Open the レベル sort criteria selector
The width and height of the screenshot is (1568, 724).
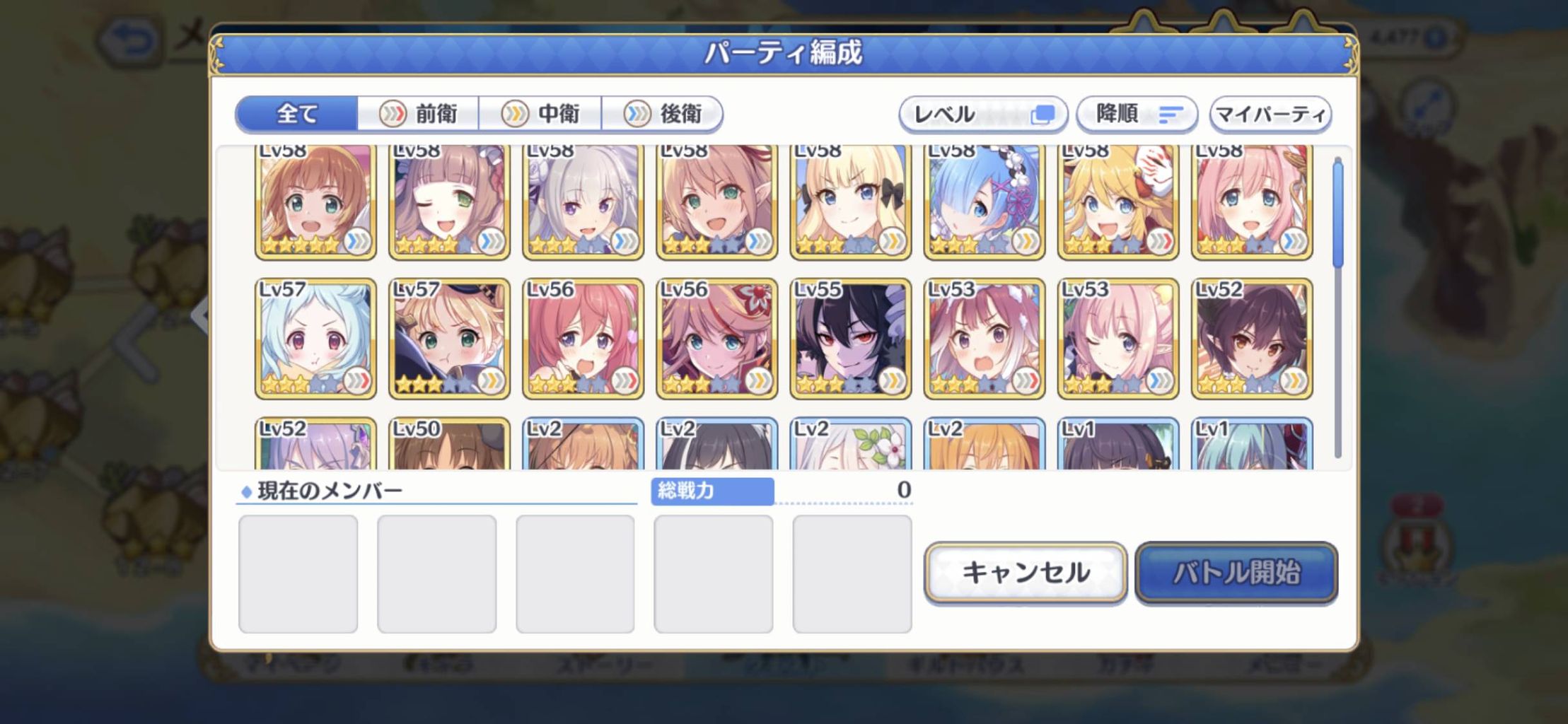(x=983, y=113)
